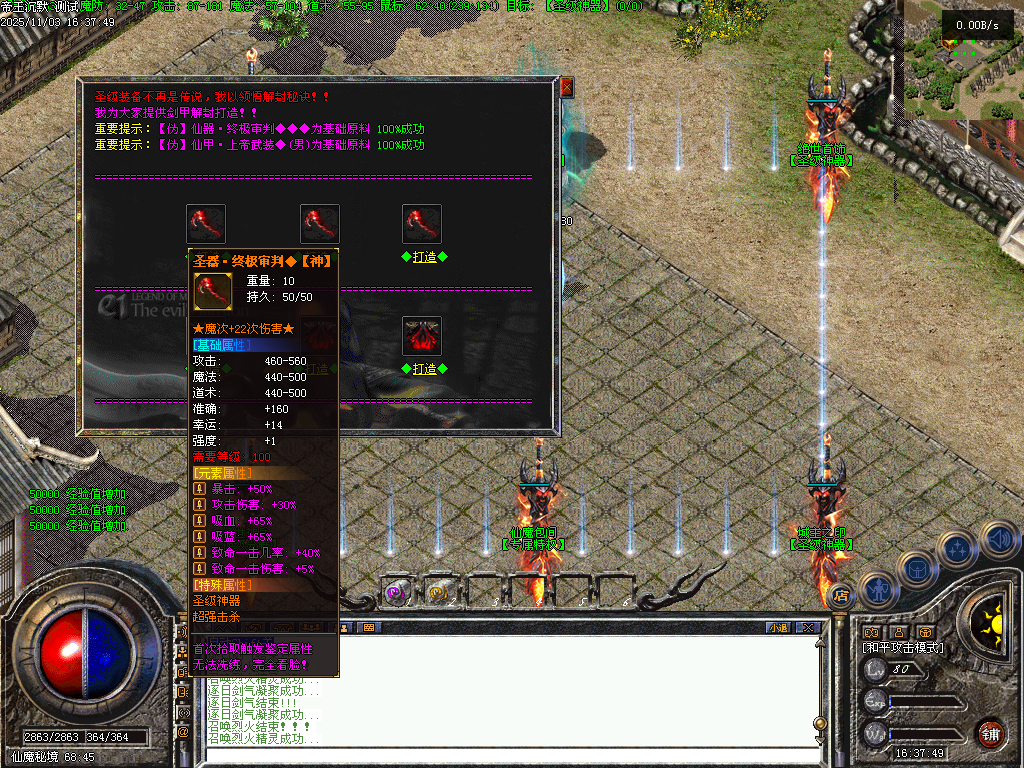
Task: Click the red 铺 stall button
Action: (990, 733)
